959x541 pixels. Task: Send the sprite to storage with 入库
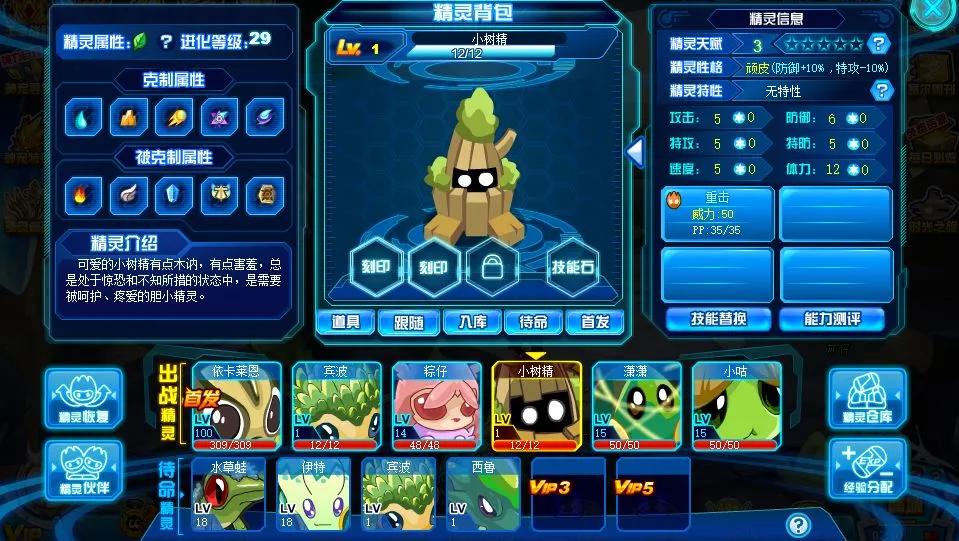(471, 322)
